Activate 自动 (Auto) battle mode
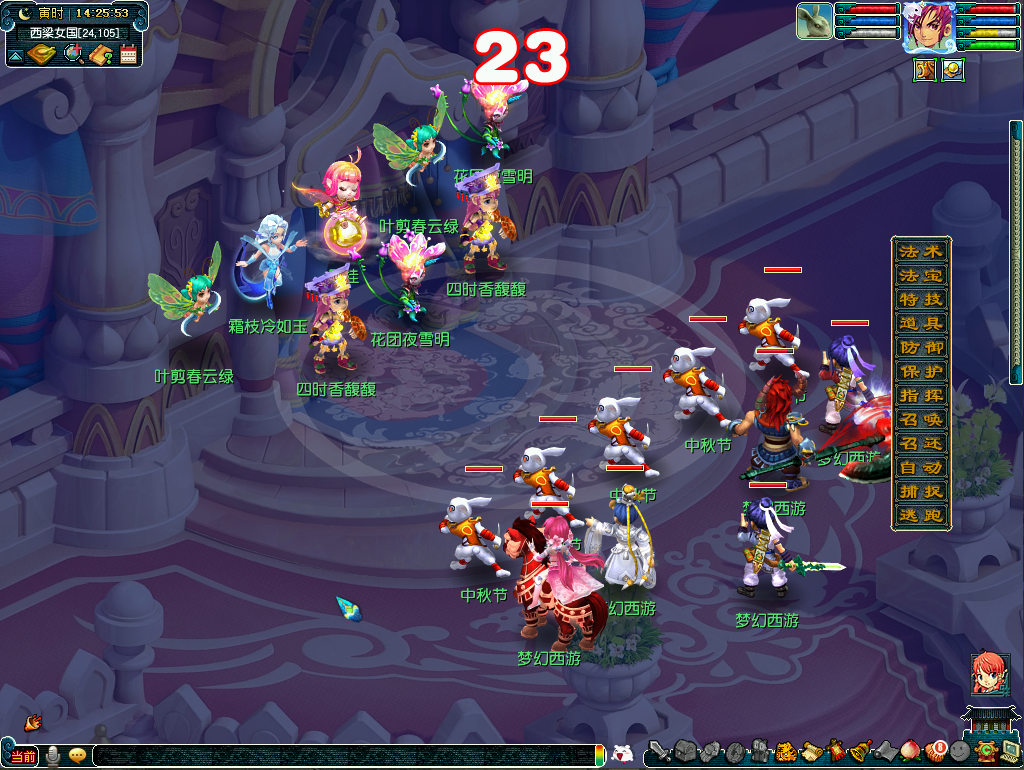Viewport: 1024px width, 770px height. tap(920, 468)
